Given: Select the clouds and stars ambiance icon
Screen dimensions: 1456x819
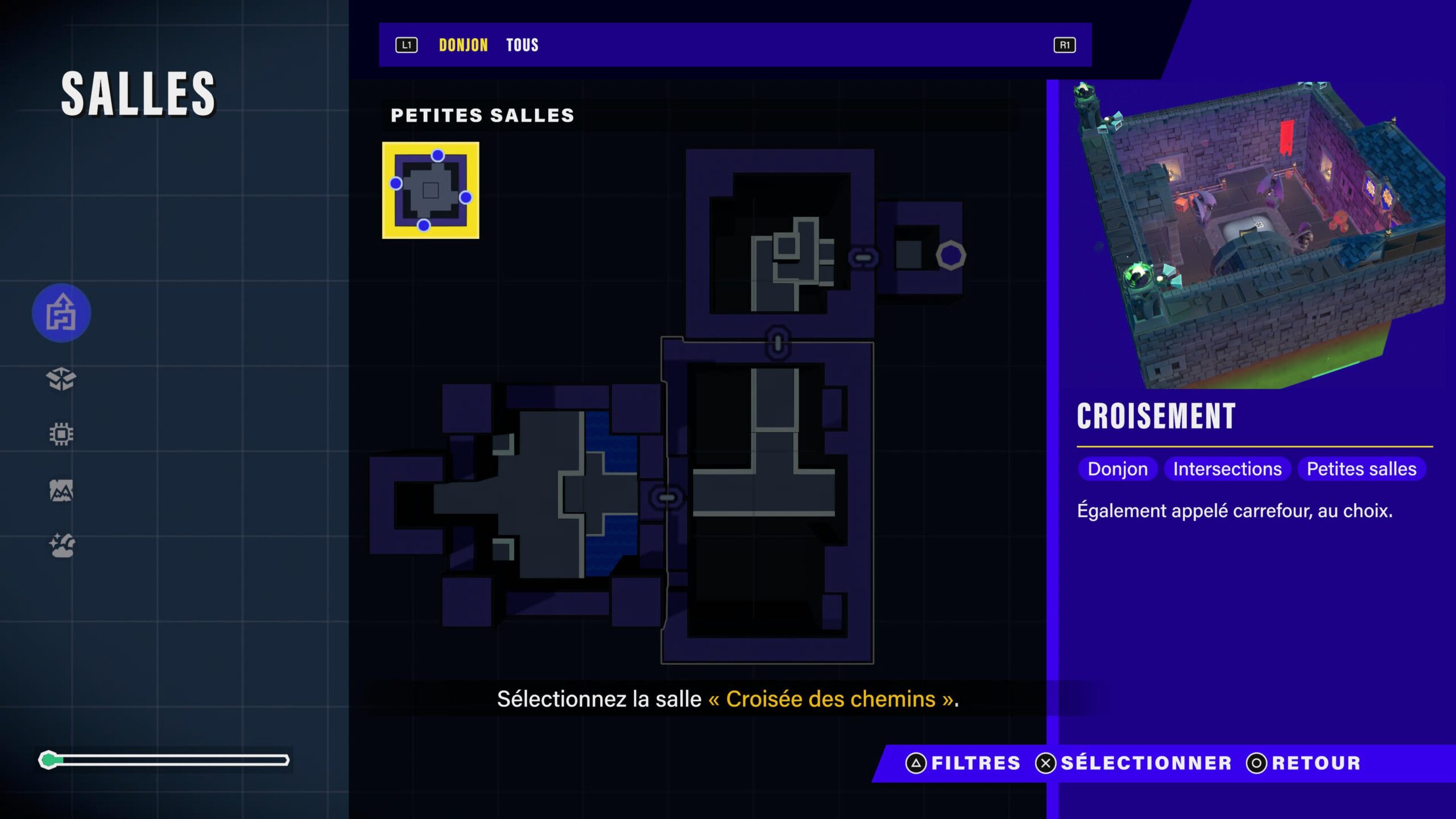Looking at the screenshot, I should 61,544.
